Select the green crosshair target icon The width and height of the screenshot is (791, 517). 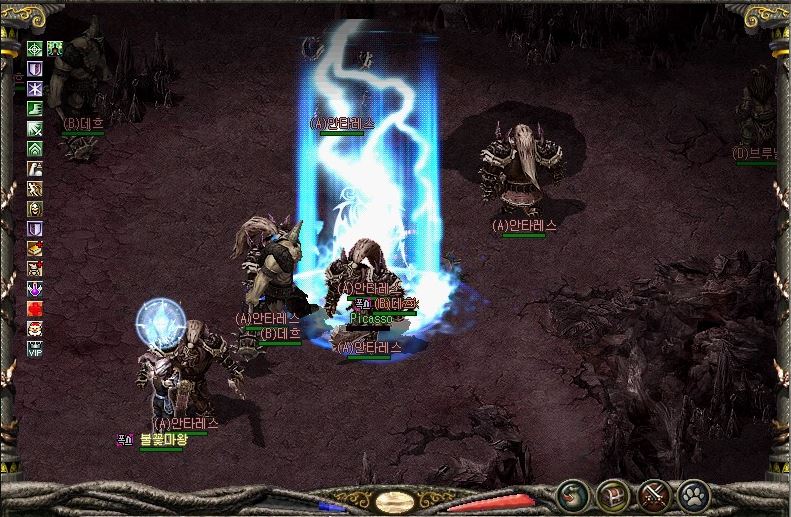tap(35, 48)
